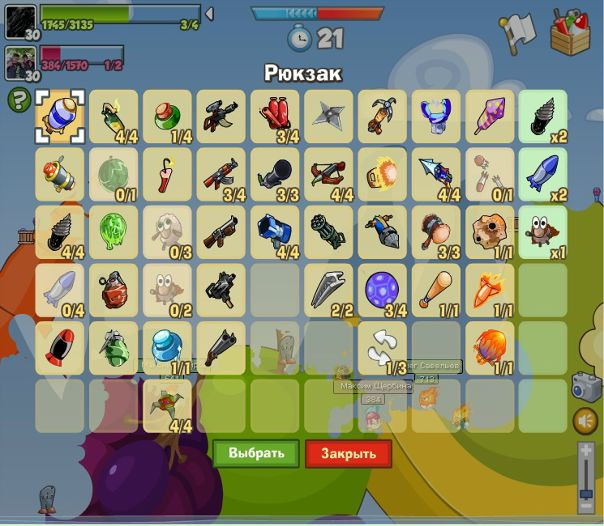Select the minigun weapon slot
The image size is (604, 526).
[328, 232]
